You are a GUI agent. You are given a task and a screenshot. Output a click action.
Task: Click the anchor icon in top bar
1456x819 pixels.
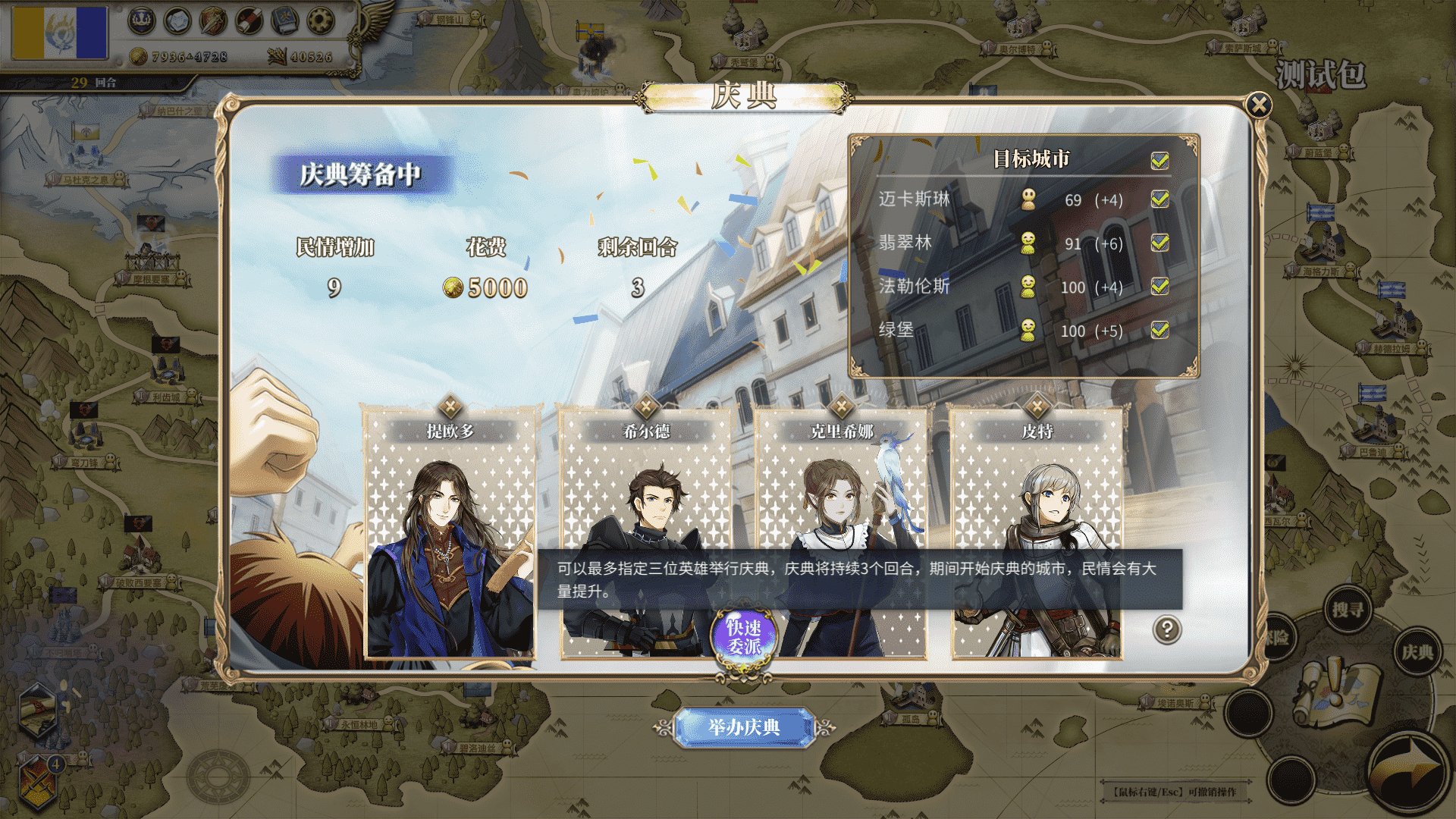pos(141,21)
